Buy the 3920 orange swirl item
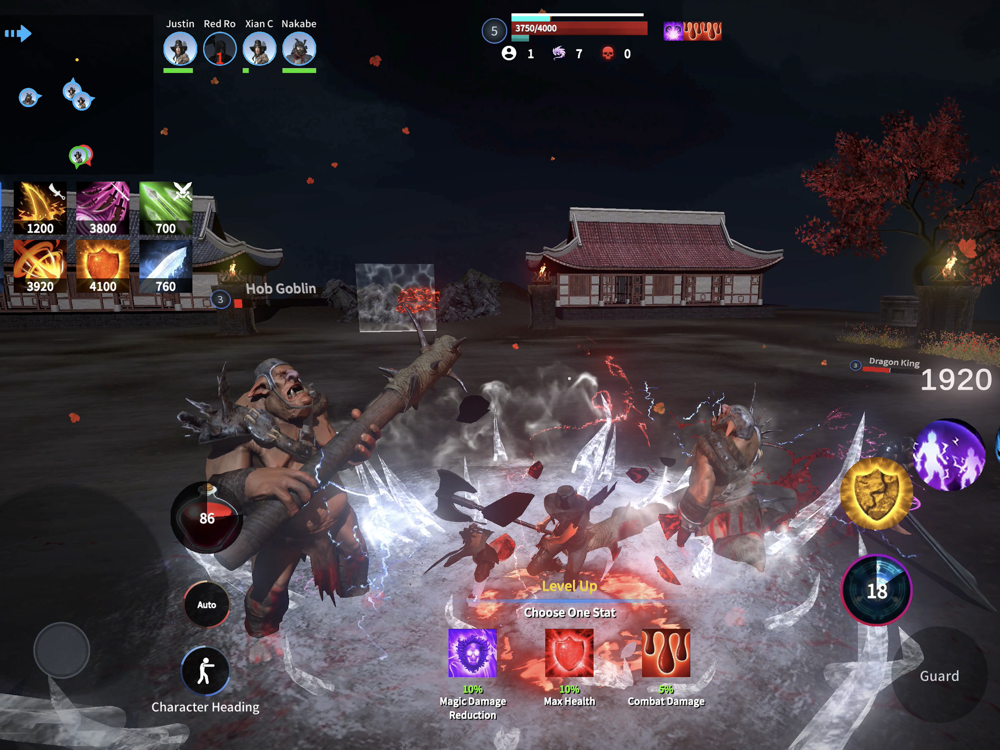The image size is (1000, 750). point(40,266)
